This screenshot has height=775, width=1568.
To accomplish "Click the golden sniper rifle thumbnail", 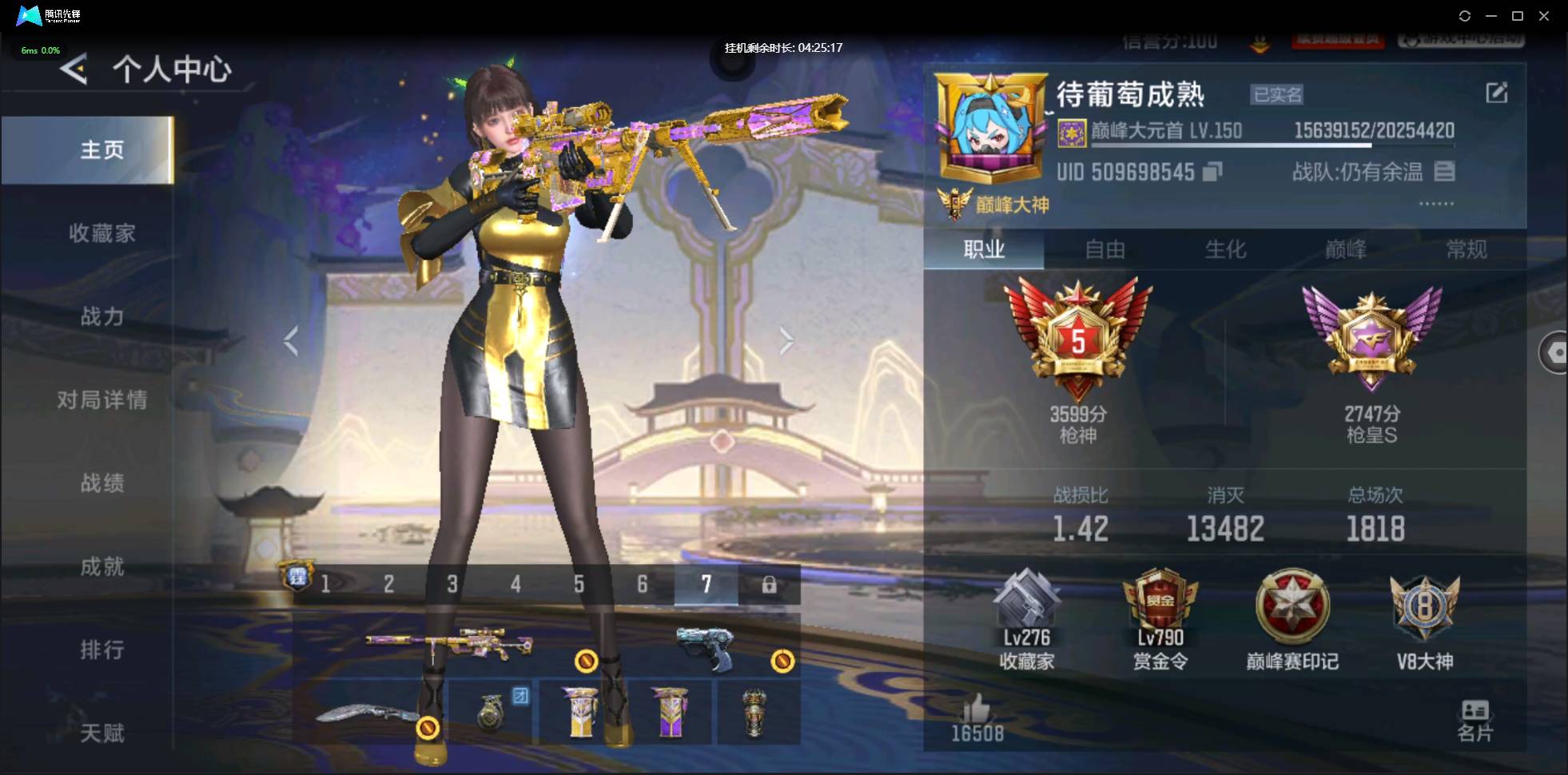I will point(450,643).
